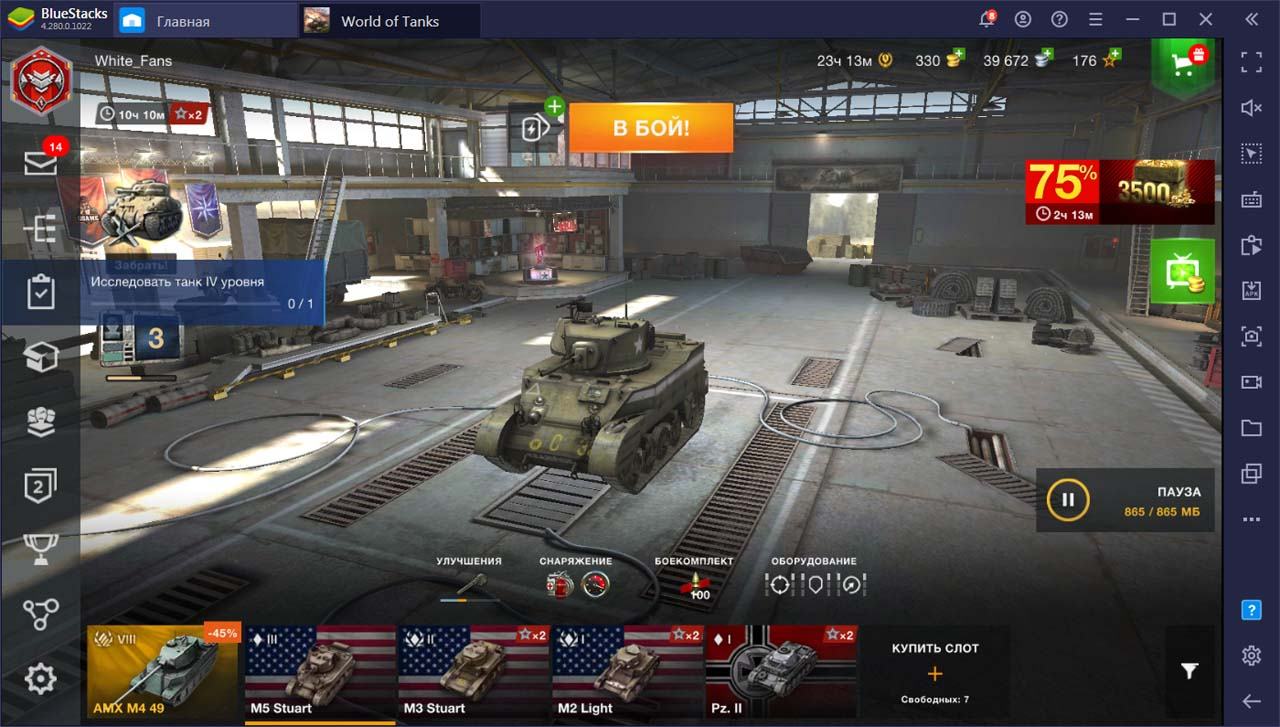
Task: Open the settings gear in the sidebar
Action: coord(41,680)
